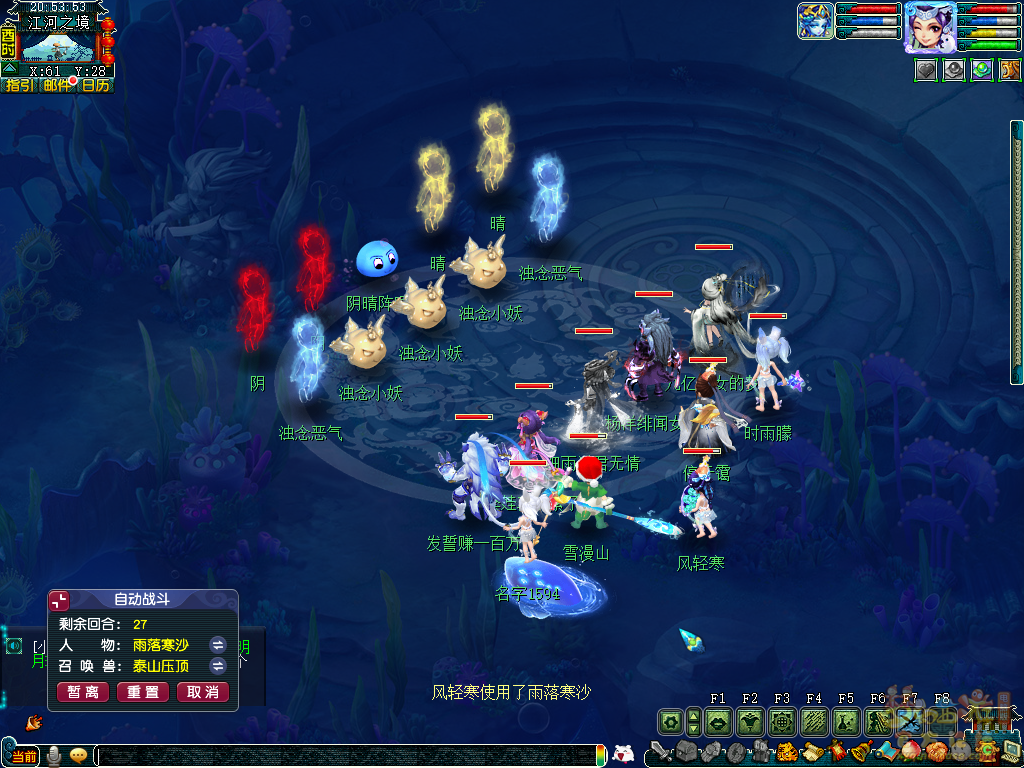This screenshot has height=768, width=1024.
Task: Activate the F5 potion skill shortcut
Action: point(846,721)
